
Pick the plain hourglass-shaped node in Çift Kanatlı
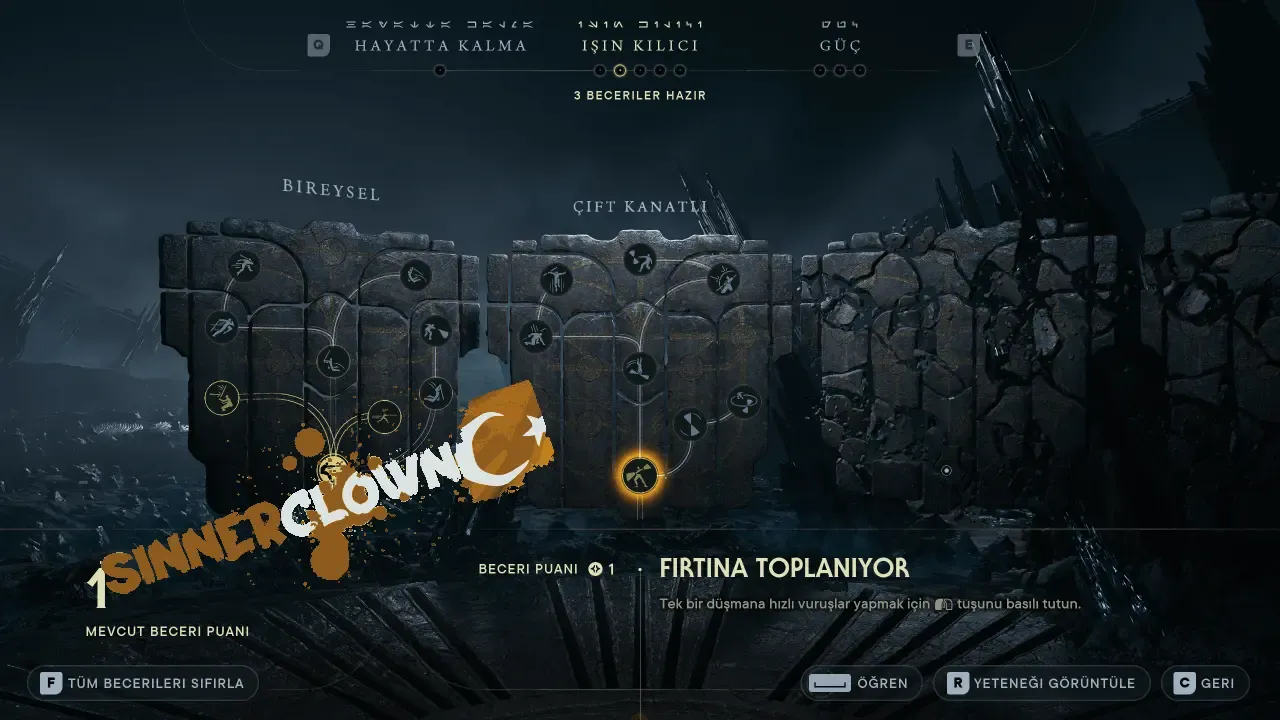click(689, 425)
